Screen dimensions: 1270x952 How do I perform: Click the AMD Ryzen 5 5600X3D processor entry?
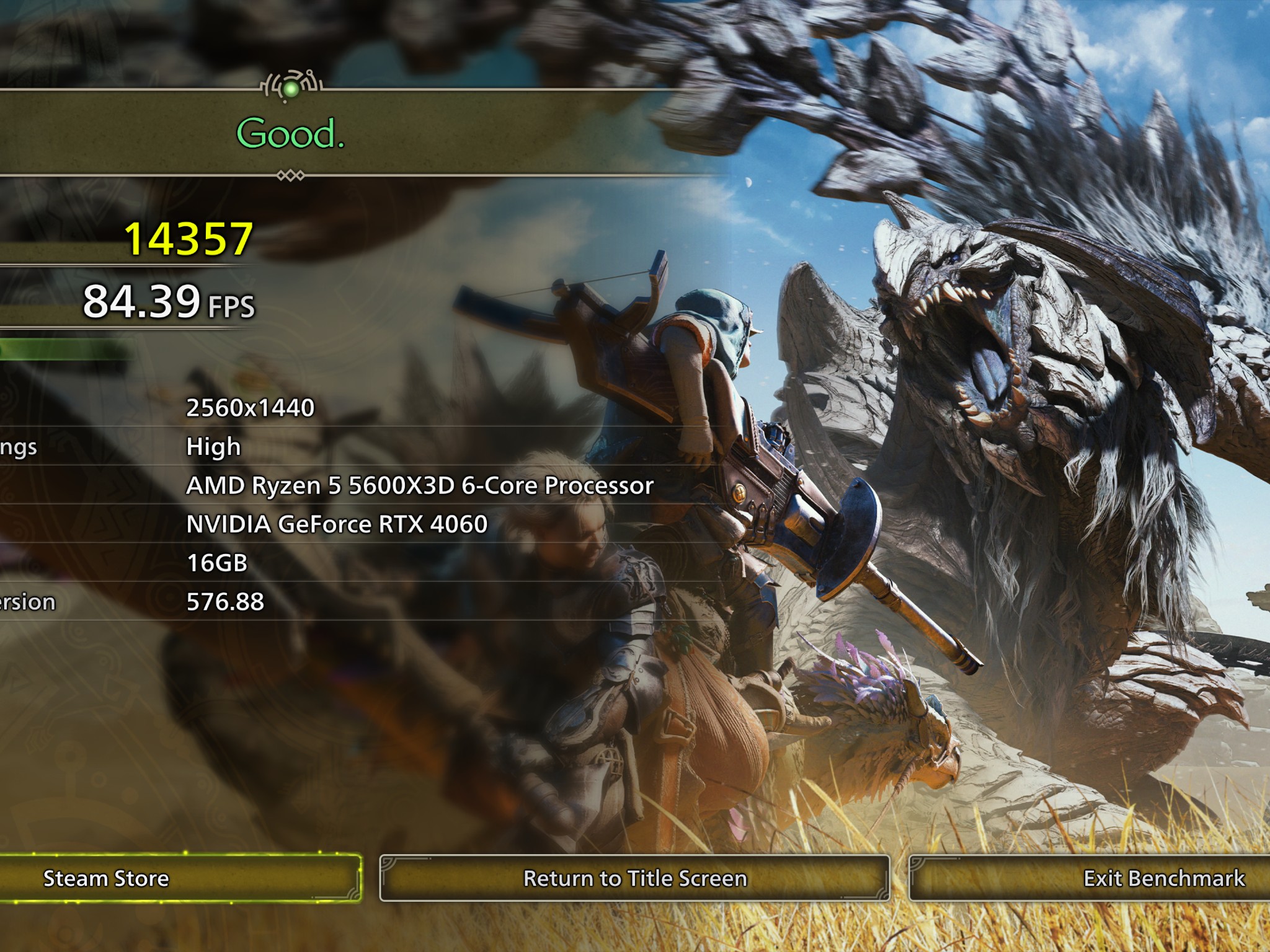(x=419, y=487)
